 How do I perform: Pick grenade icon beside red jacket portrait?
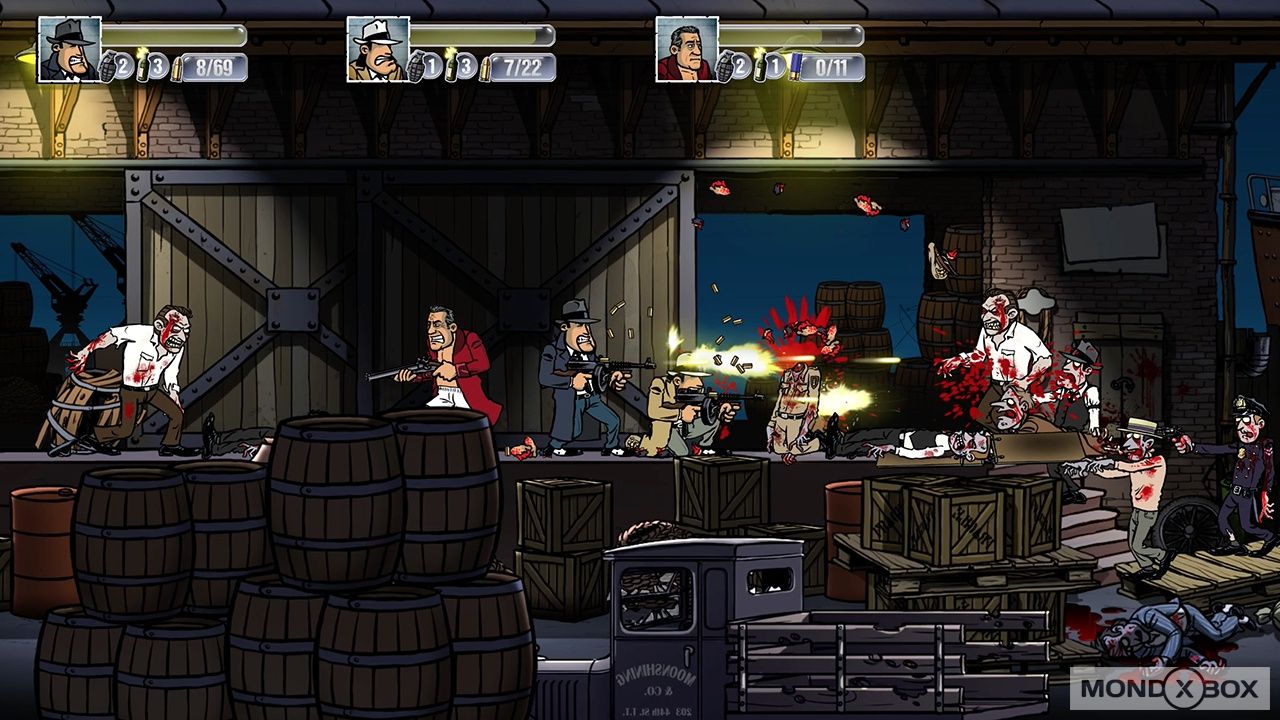727,68
